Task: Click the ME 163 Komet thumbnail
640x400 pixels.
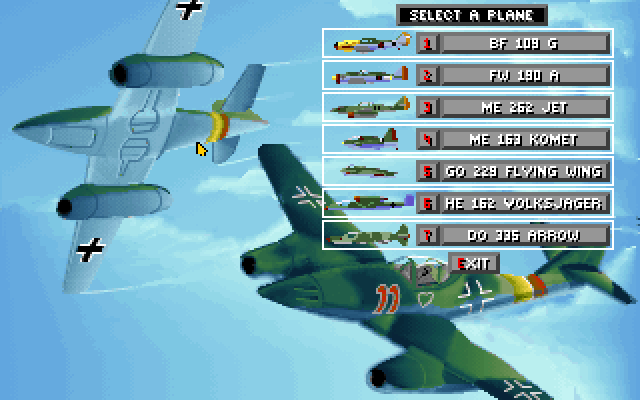Action: point(370,139)
